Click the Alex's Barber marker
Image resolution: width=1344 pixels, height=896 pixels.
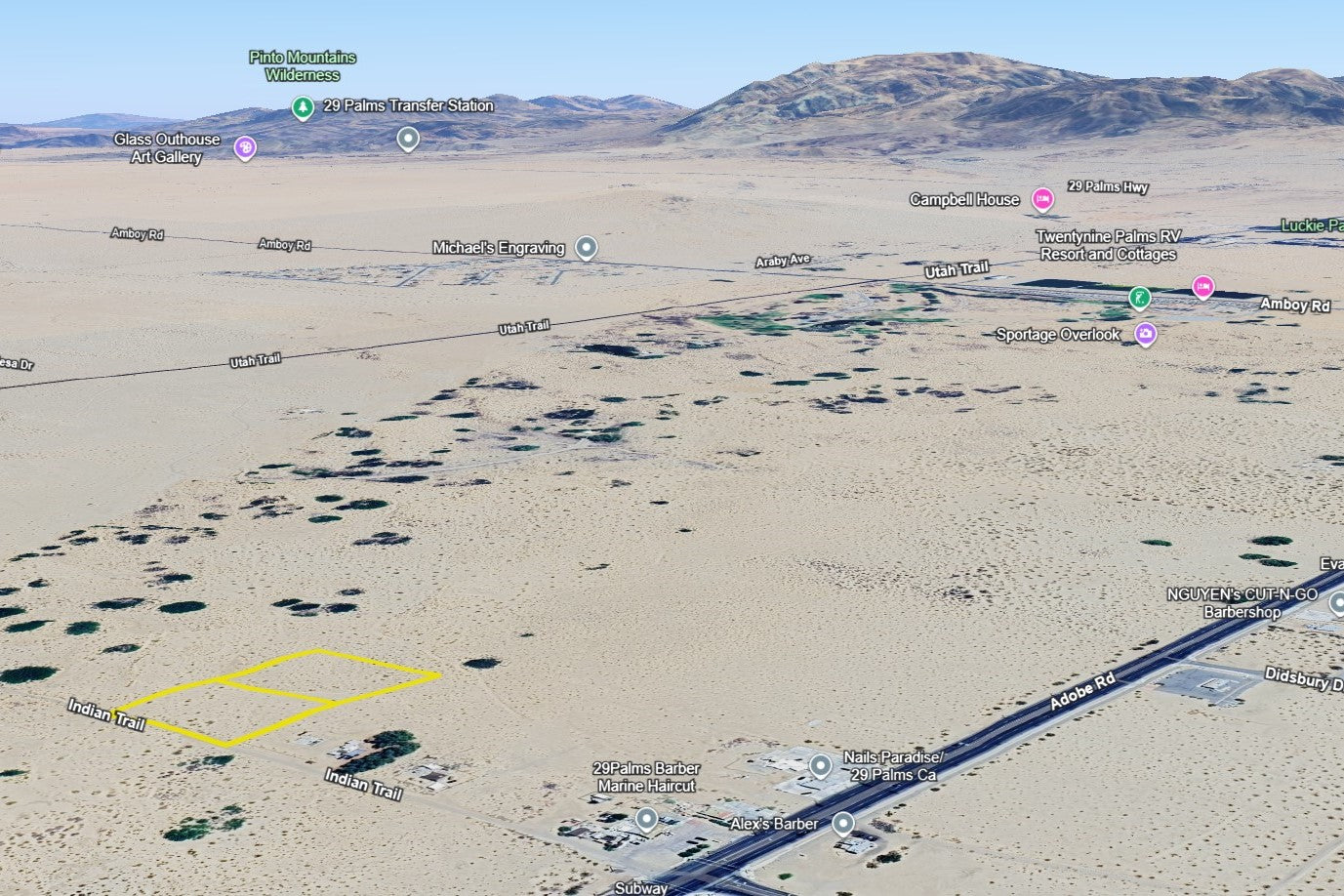(843, 825)
